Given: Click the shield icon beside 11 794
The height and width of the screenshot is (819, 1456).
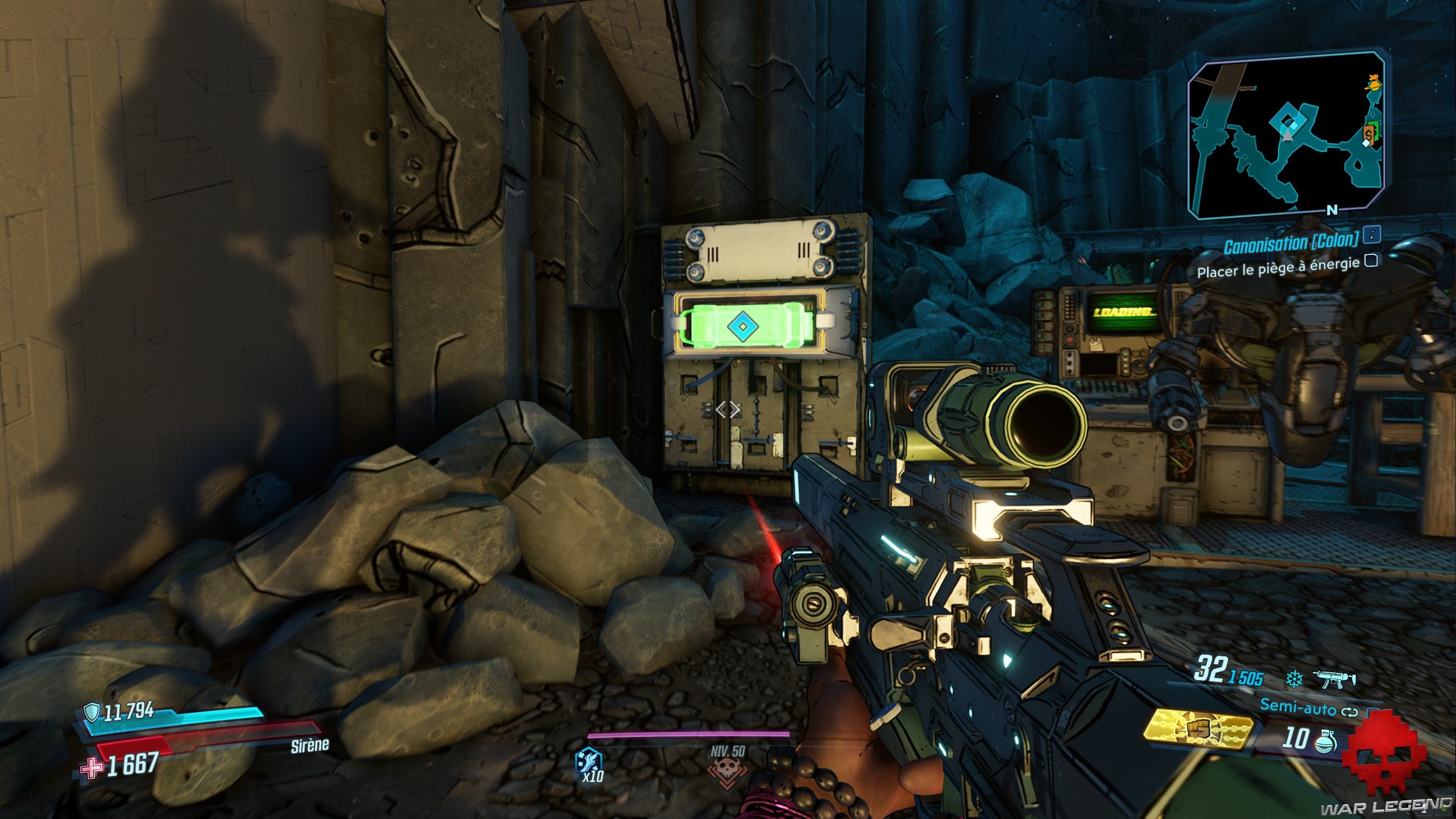Looking at the screenshot, I should 92,712.
